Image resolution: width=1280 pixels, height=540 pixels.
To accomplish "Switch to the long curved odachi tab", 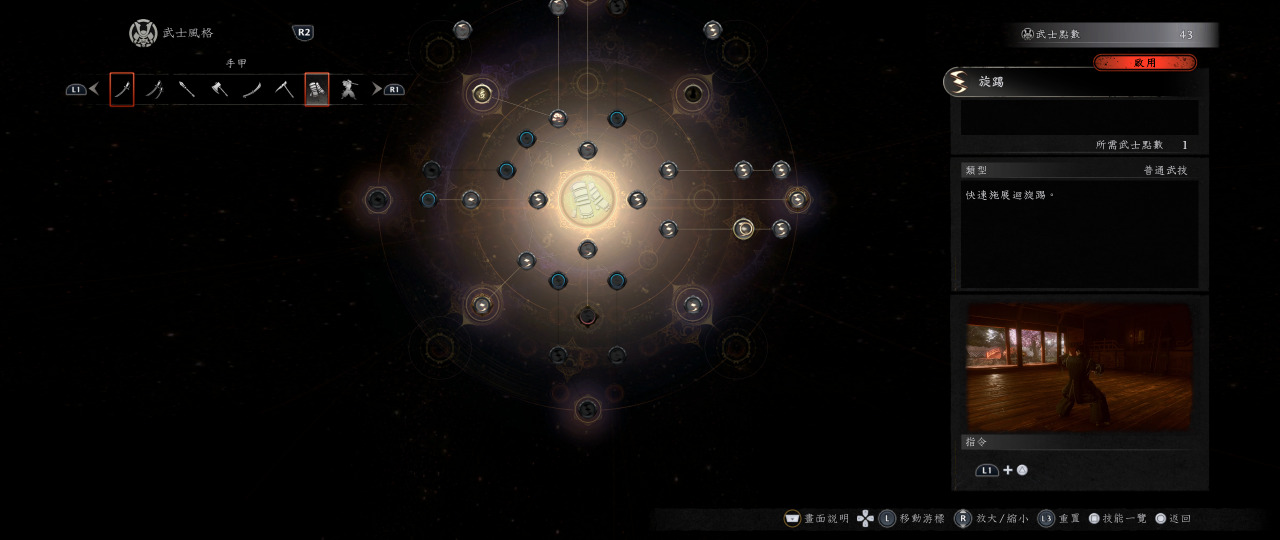I will coord(252,90).
